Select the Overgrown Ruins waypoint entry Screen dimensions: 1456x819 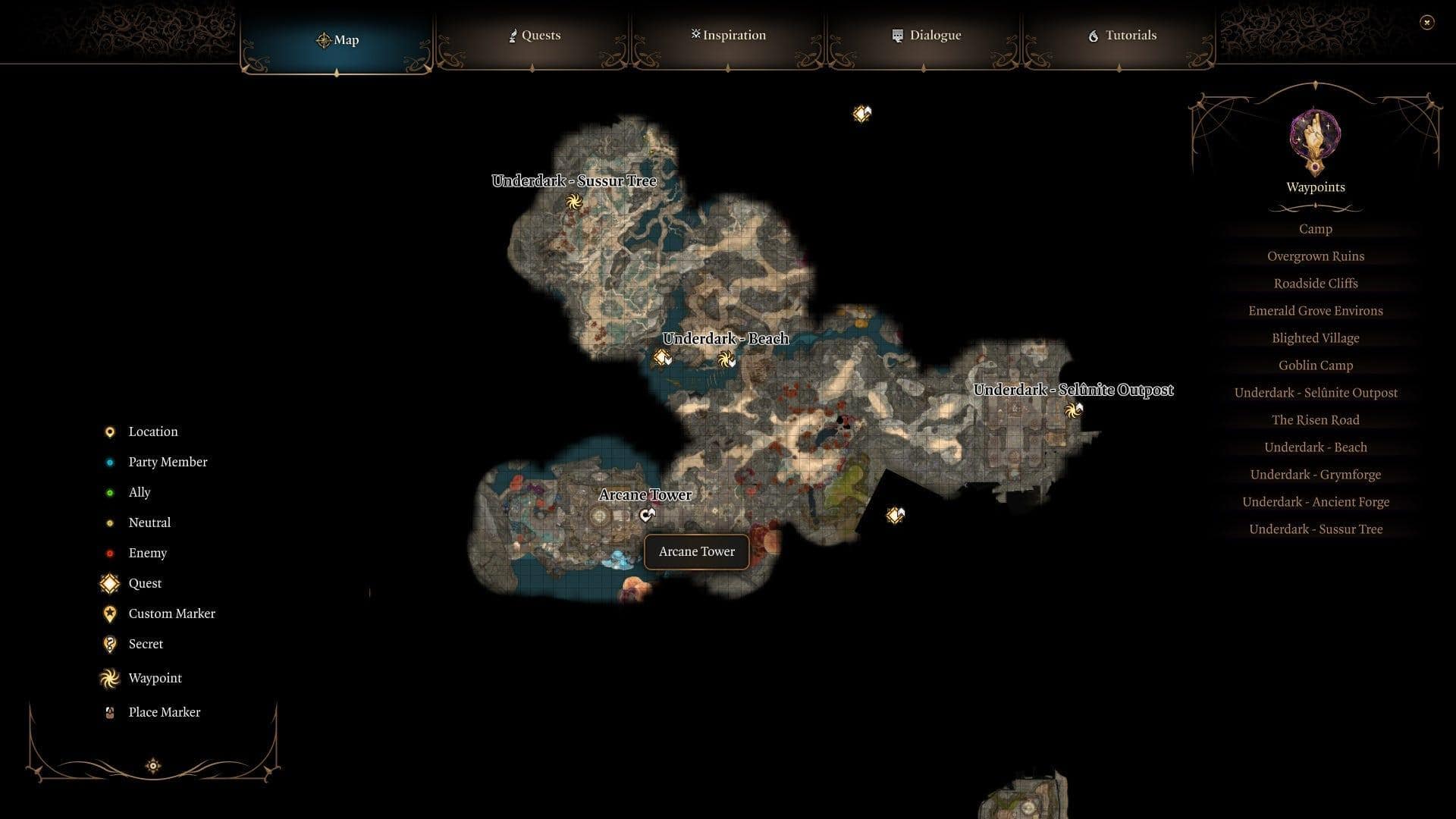pos(1315,256)
